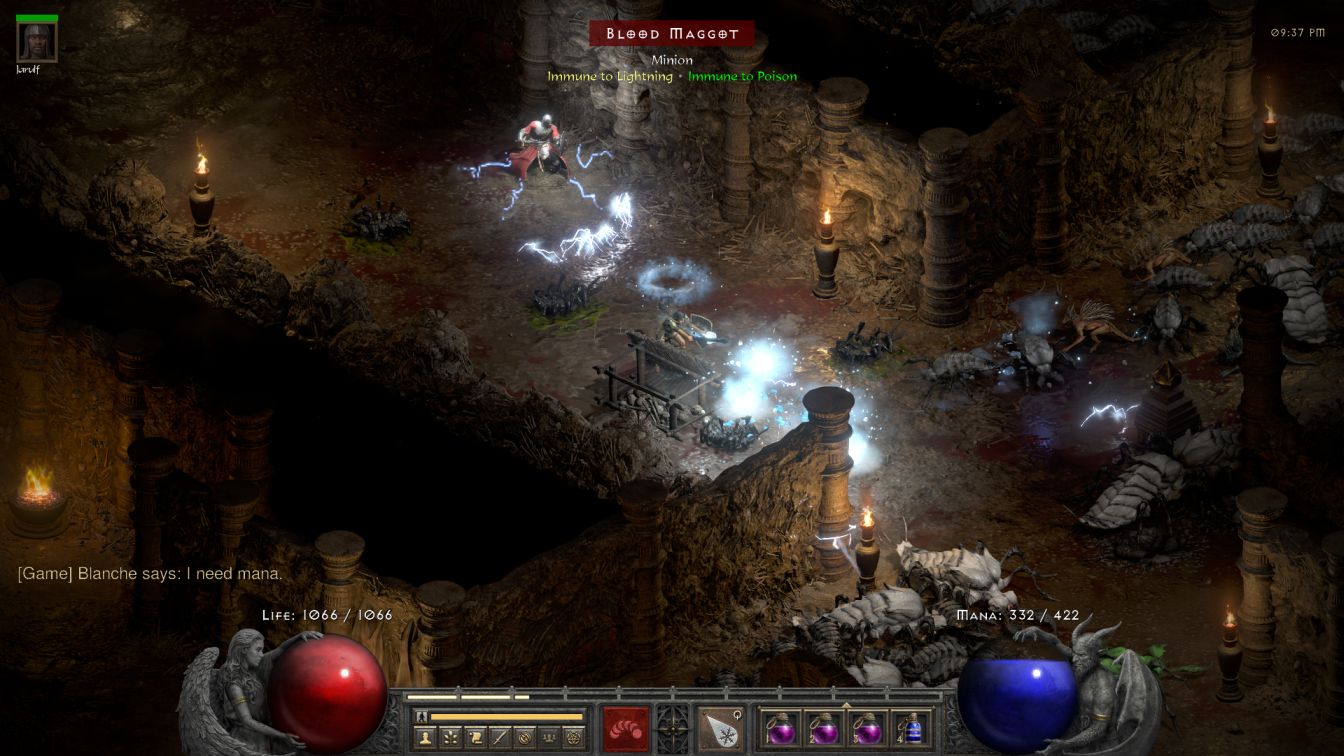Select the red left-click skill icon
Image resolution: width=1344 pixels, height=756 pixels.
coord(626,728)
